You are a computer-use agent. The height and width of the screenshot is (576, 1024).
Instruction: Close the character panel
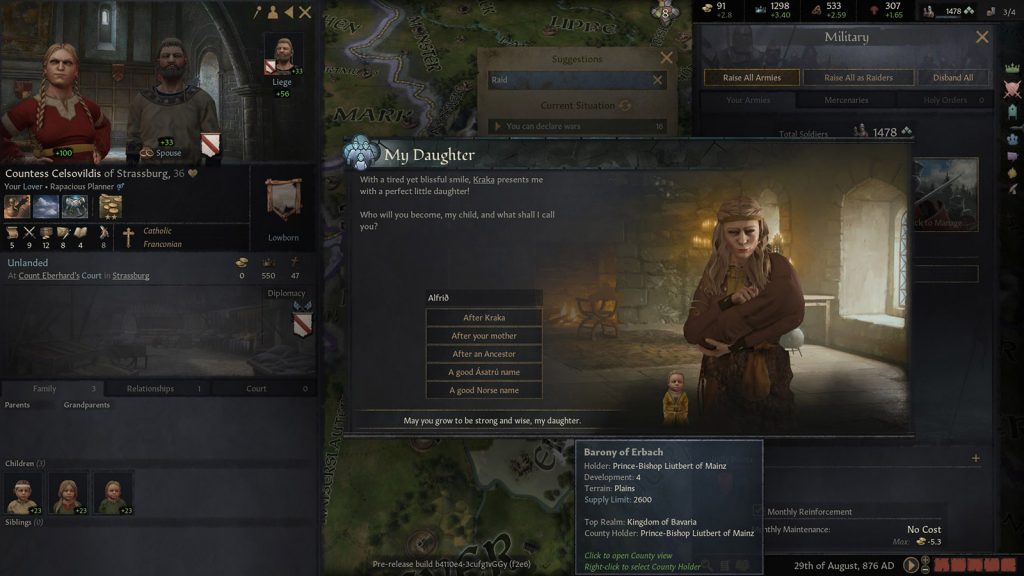tap(305, 12)
